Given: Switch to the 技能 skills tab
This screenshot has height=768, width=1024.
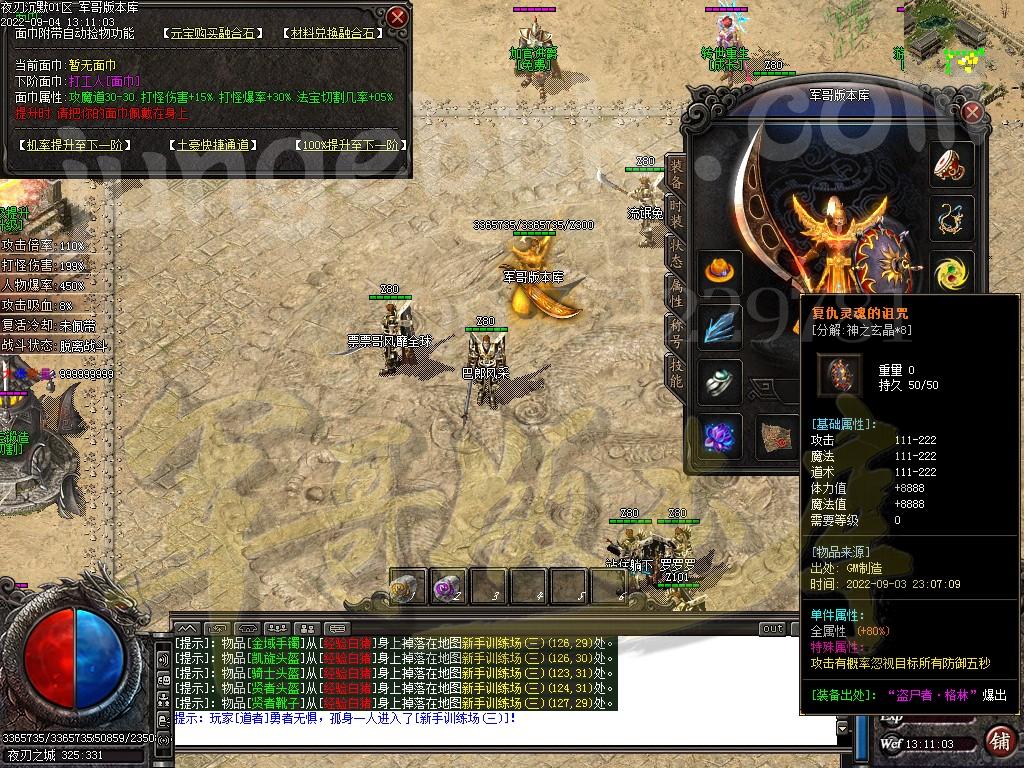Looking at the screenshot, I should (x=676, y=371).
